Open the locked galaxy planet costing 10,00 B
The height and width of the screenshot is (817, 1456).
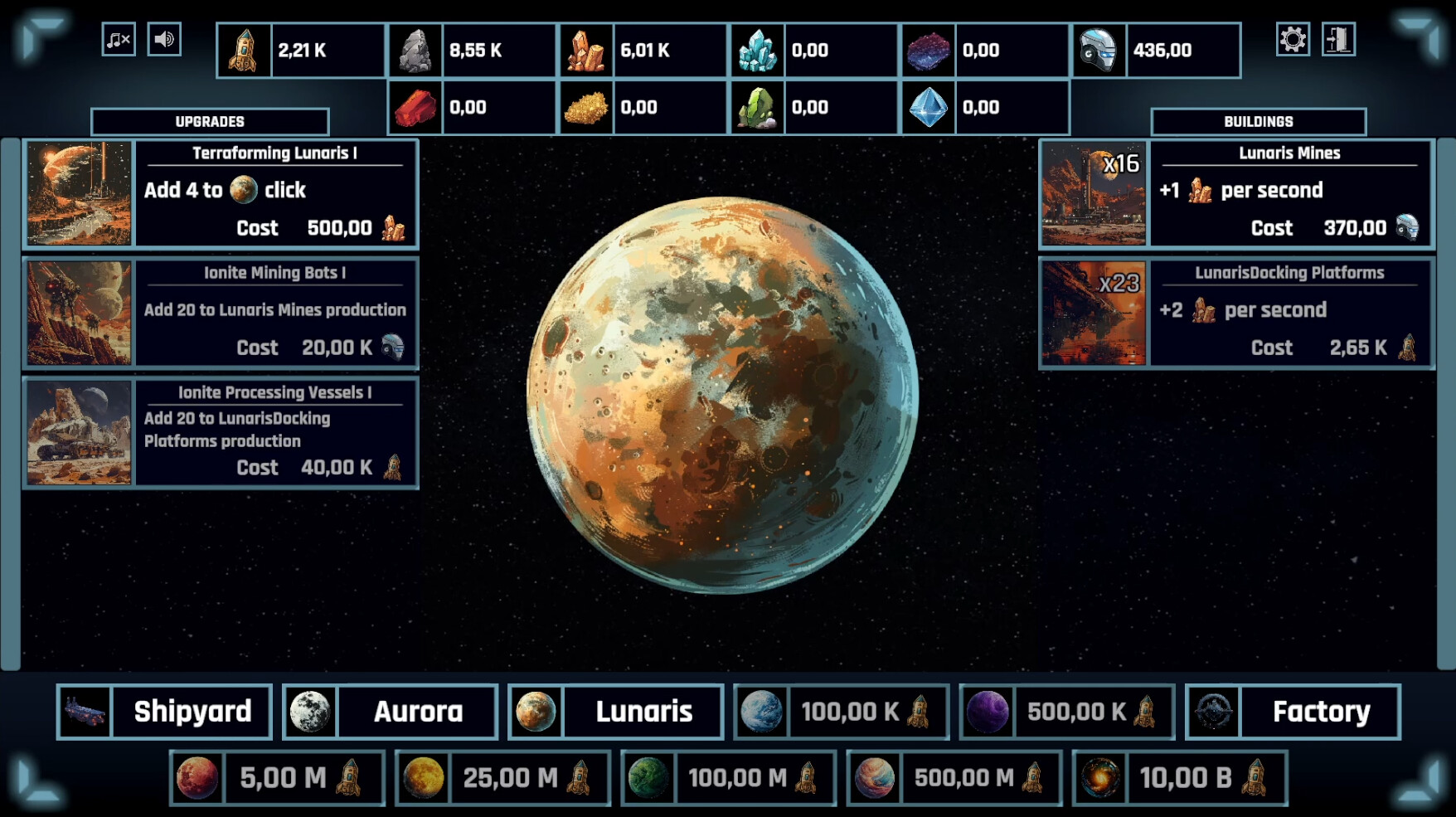pos(1182,778)
